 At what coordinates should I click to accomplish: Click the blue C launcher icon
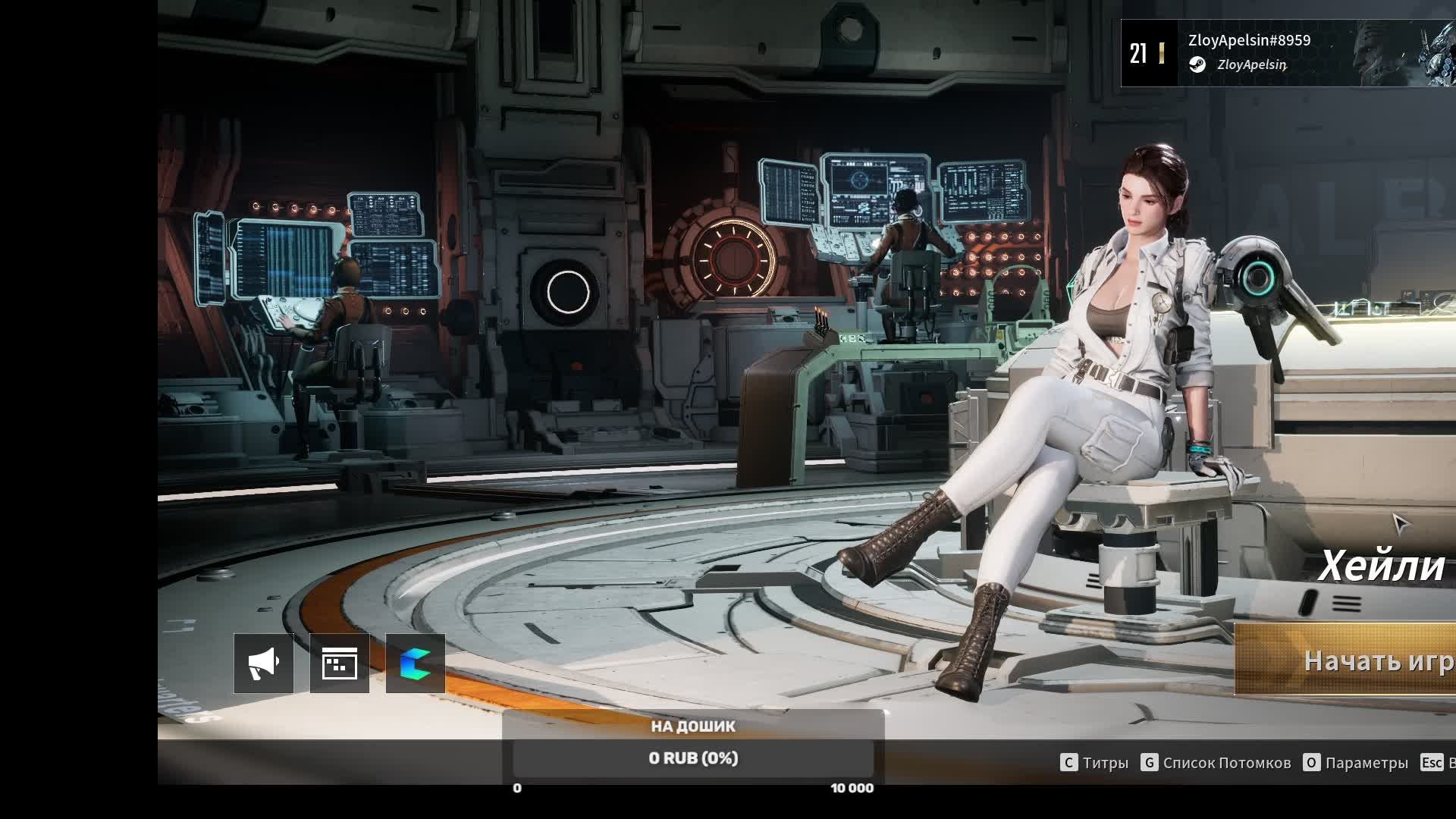(416, 664)
